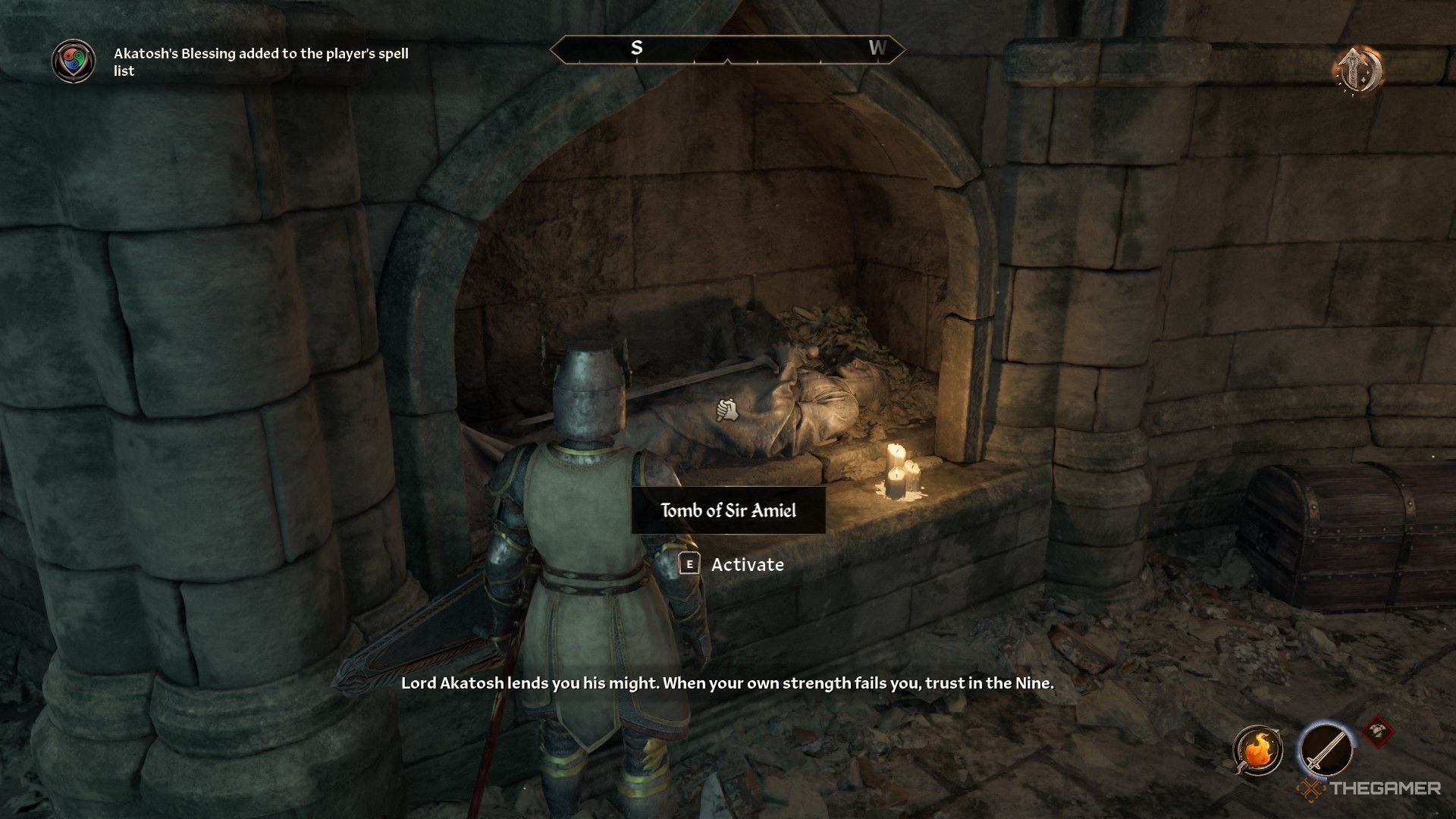Screen dimensions: 1456x819
Task: Click the E keybind square icon
Action: tap(689, 565)
